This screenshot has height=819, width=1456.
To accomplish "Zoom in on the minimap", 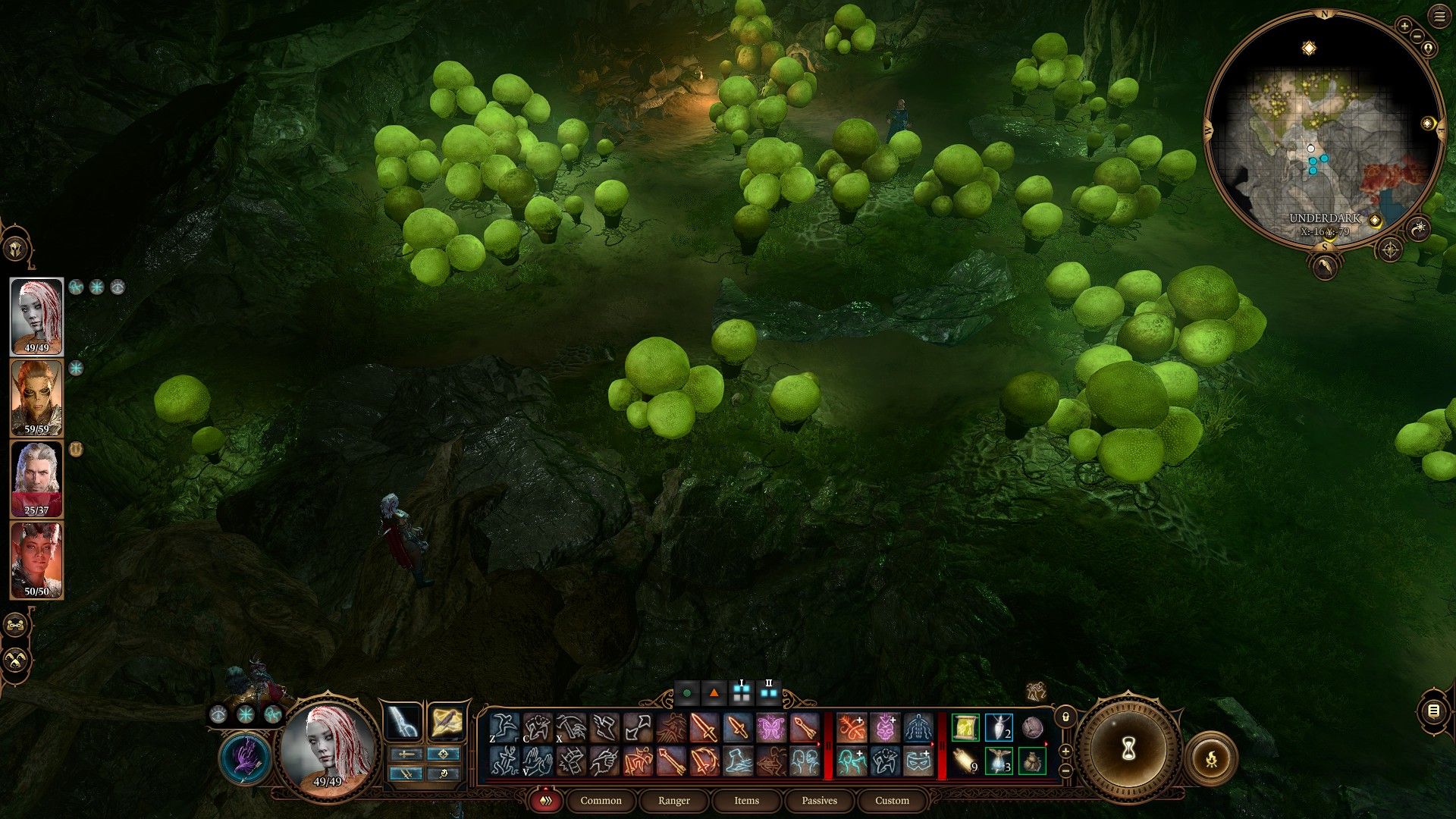I will point(1404,26).
